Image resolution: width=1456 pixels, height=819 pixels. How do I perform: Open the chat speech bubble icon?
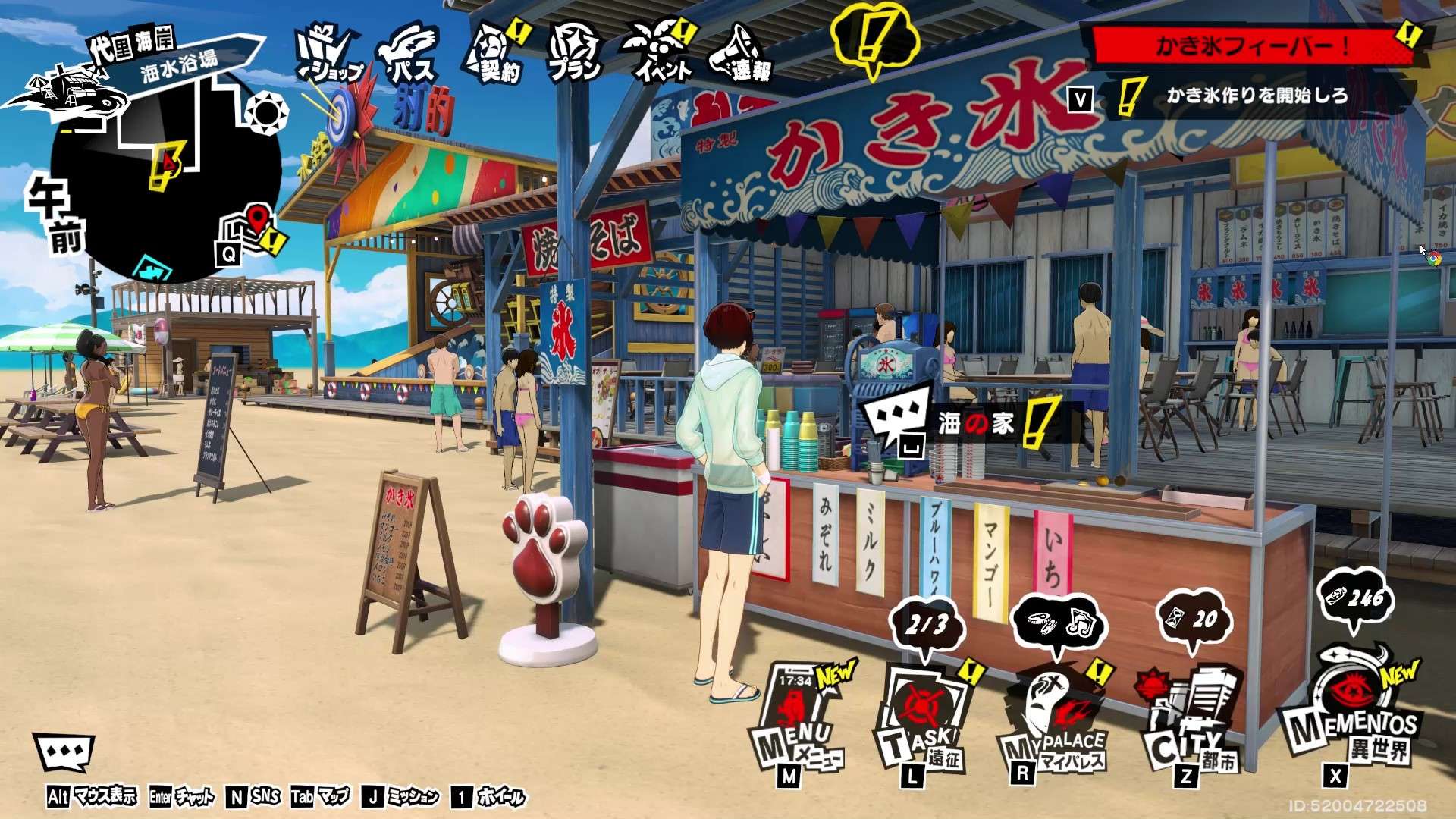pos(64,754)
